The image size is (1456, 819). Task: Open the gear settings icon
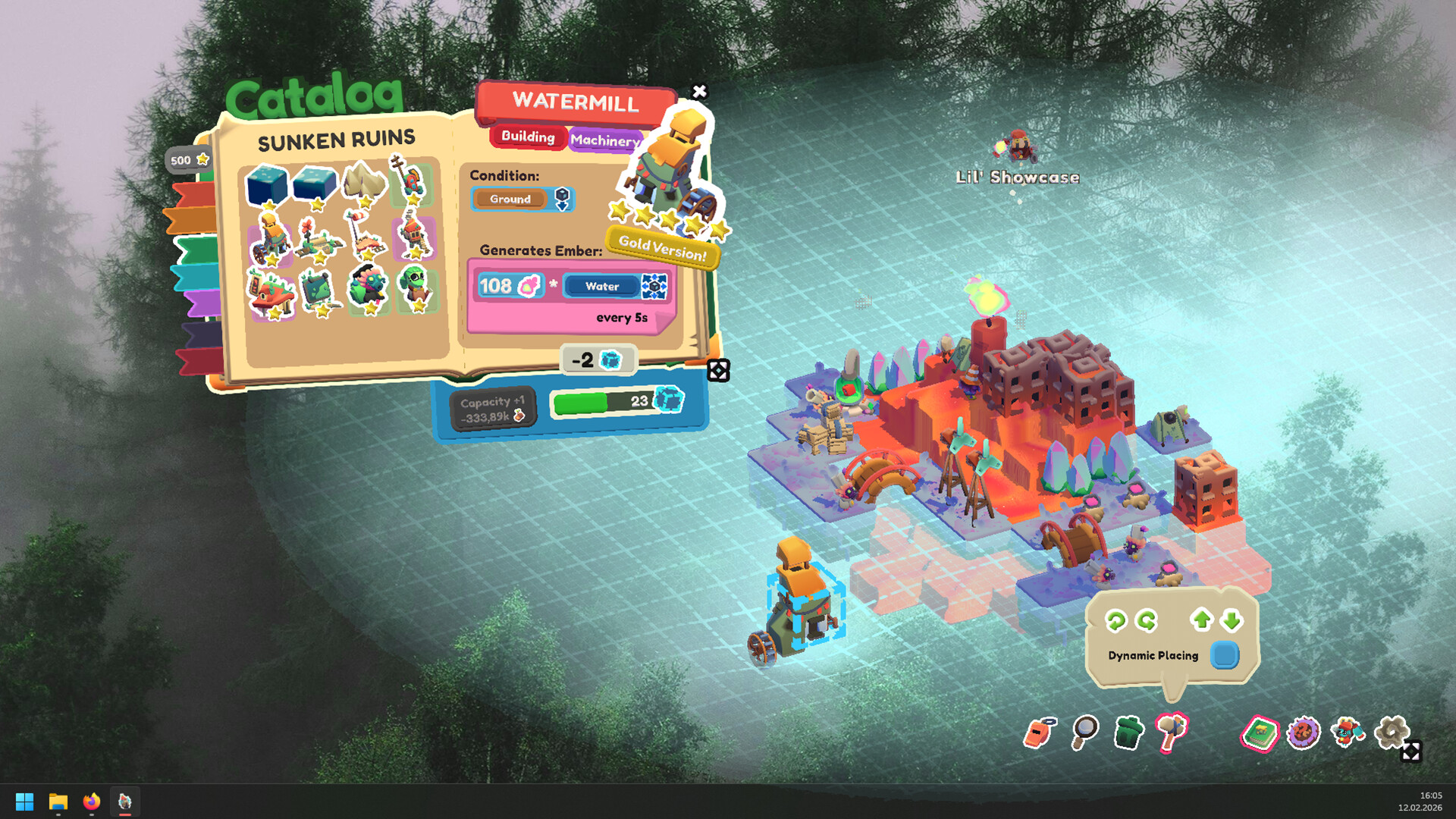click(1392, 732)
